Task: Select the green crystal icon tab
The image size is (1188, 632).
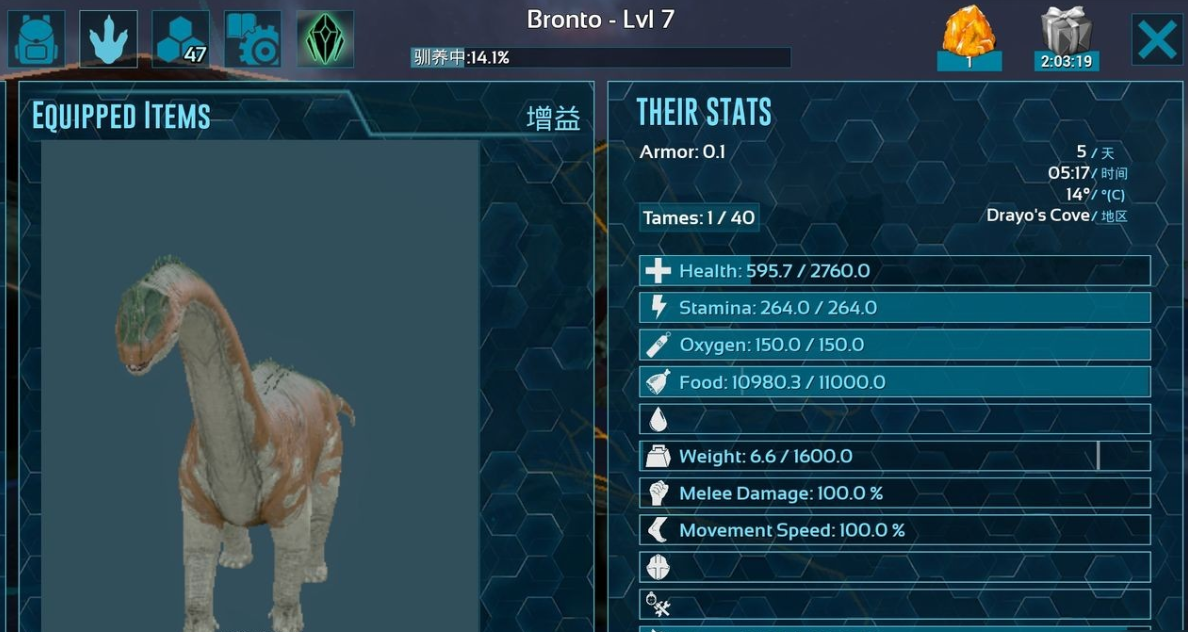Action: coord(325,39)
